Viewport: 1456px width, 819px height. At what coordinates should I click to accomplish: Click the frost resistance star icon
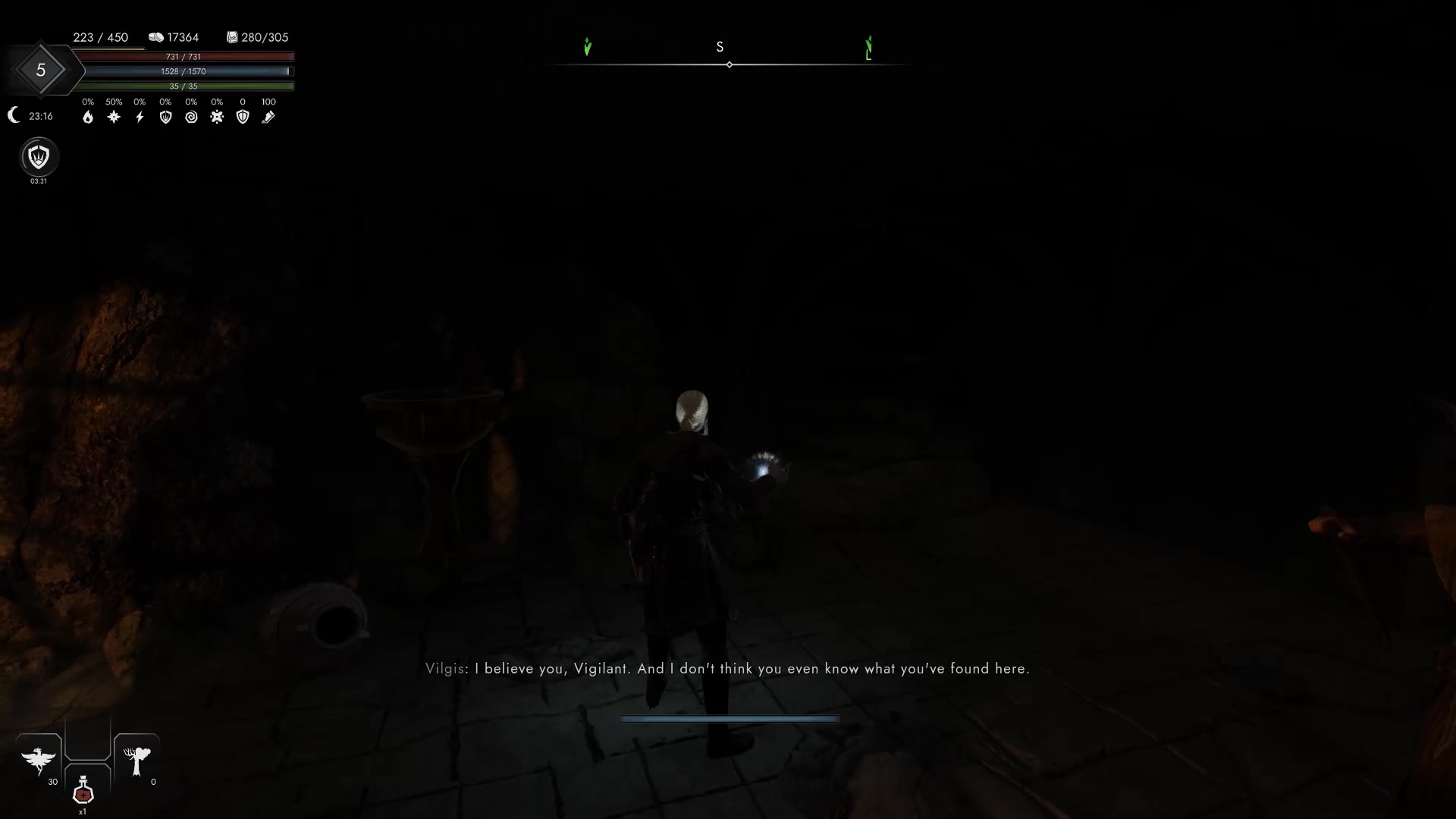114,117
